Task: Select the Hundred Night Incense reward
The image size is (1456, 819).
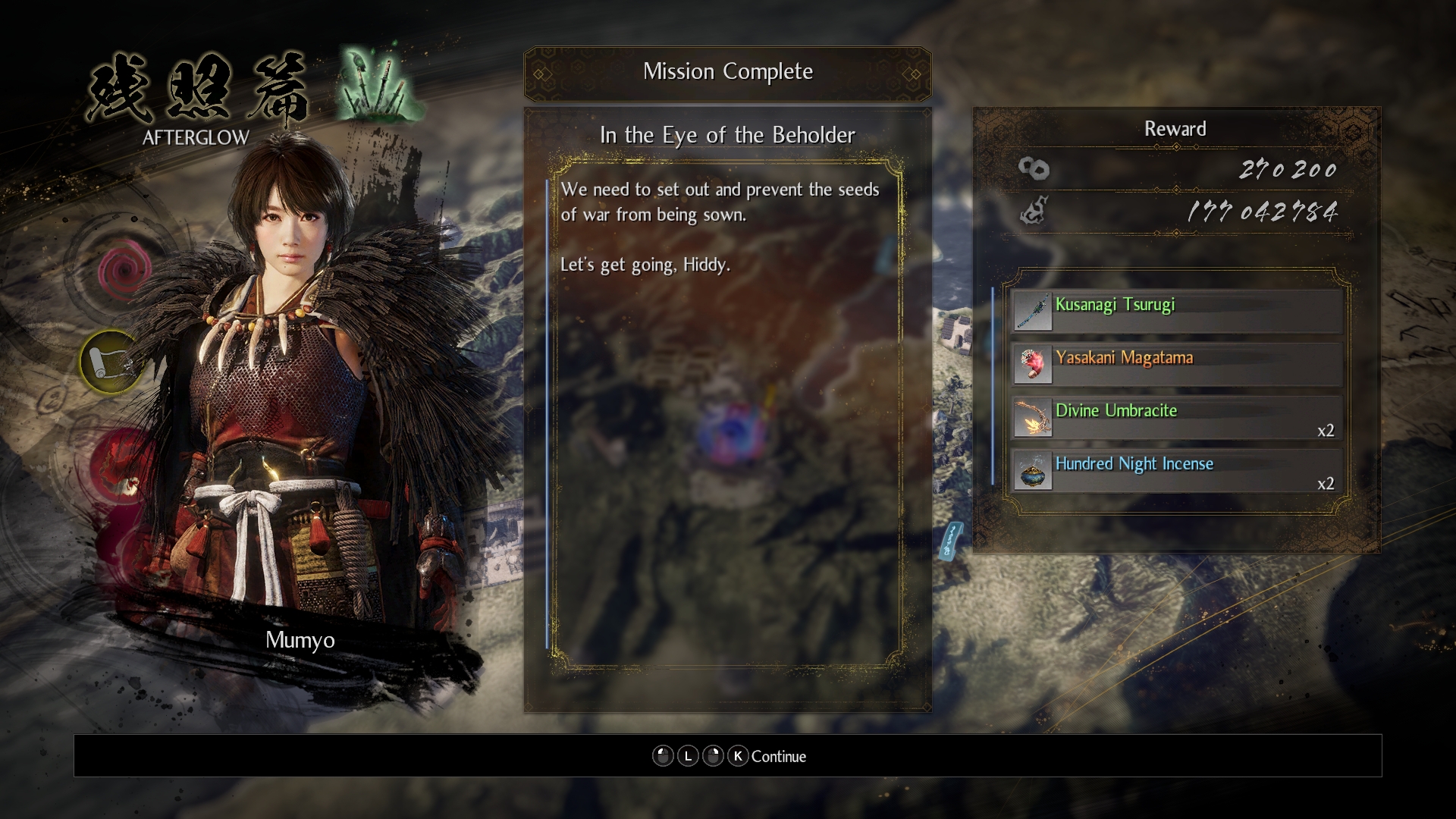Action: (x=1176, y=470)
